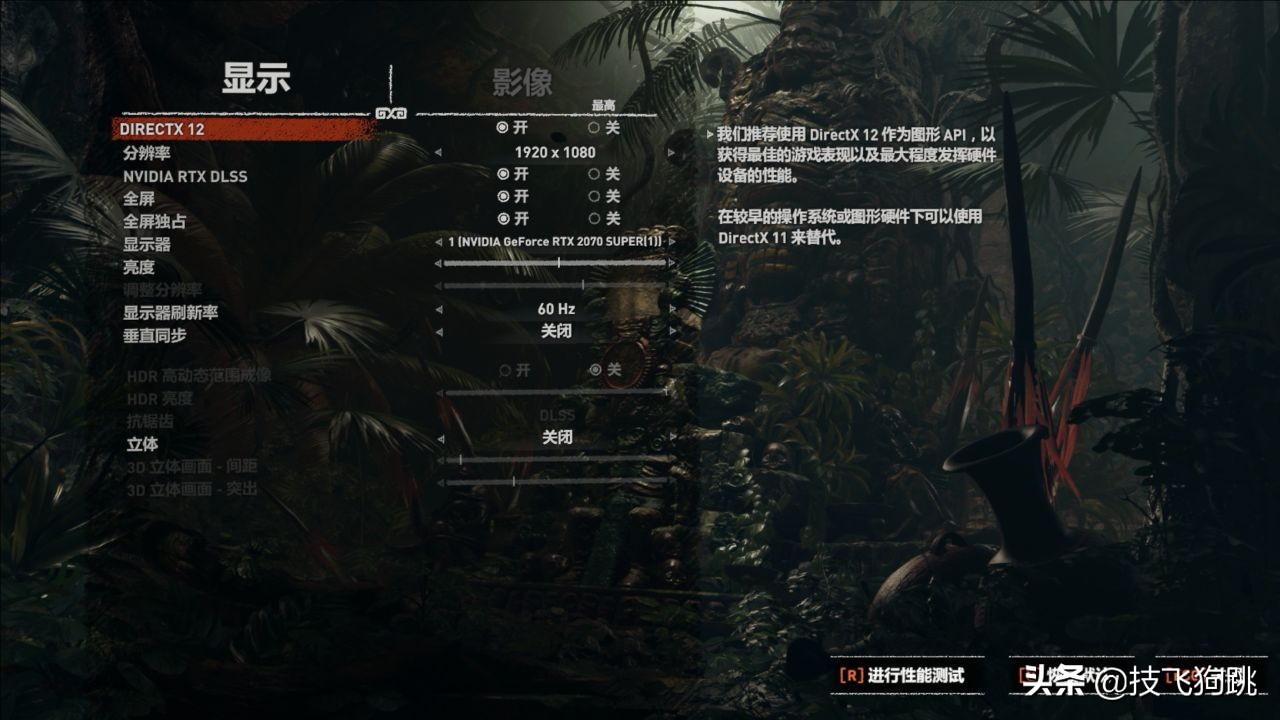Click the left arrow beside 60 Hz refresh rate
Screen dimensions: 1280x720
point(437,308)
